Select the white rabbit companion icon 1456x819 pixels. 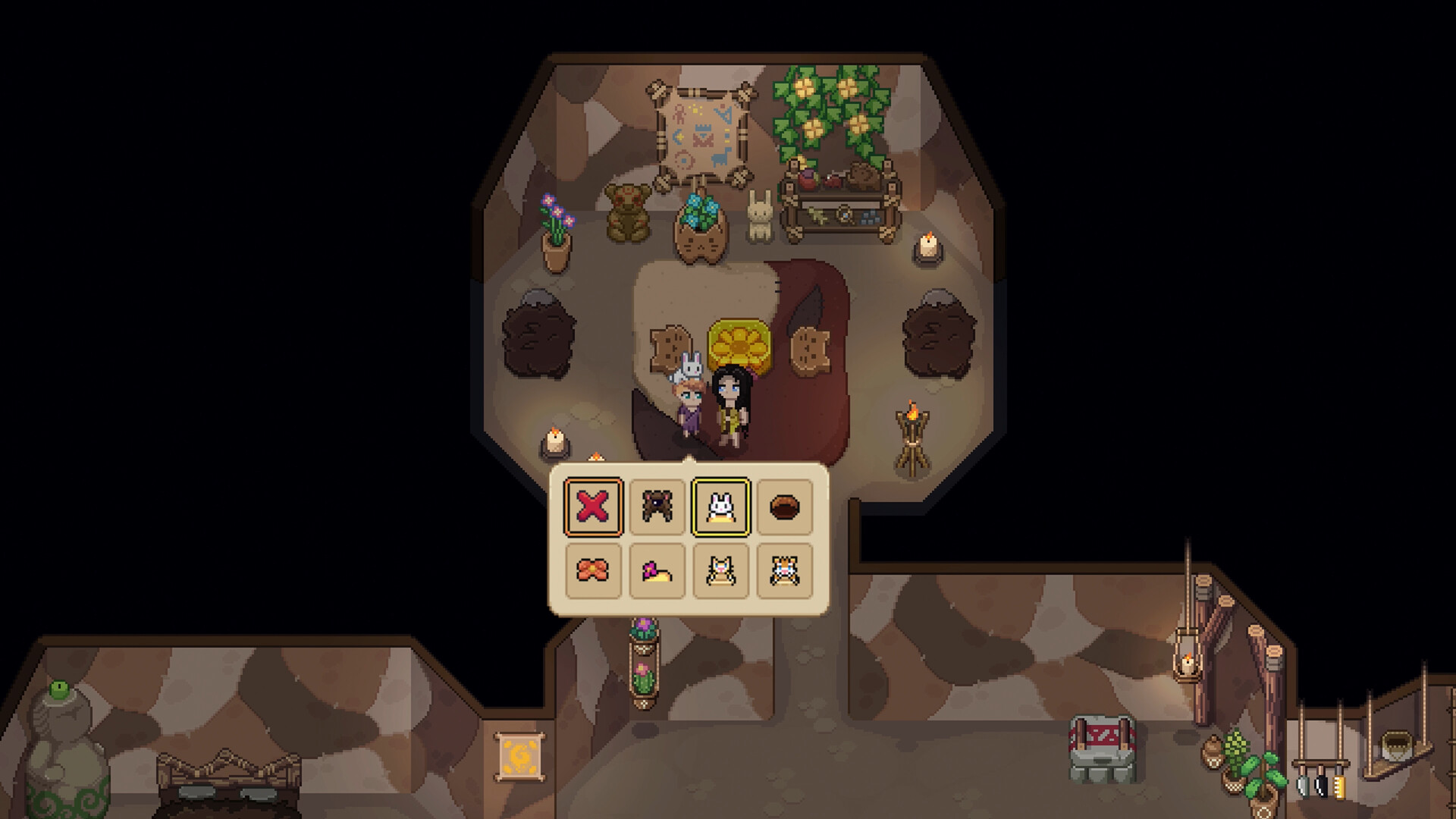[x=718, y=507]
